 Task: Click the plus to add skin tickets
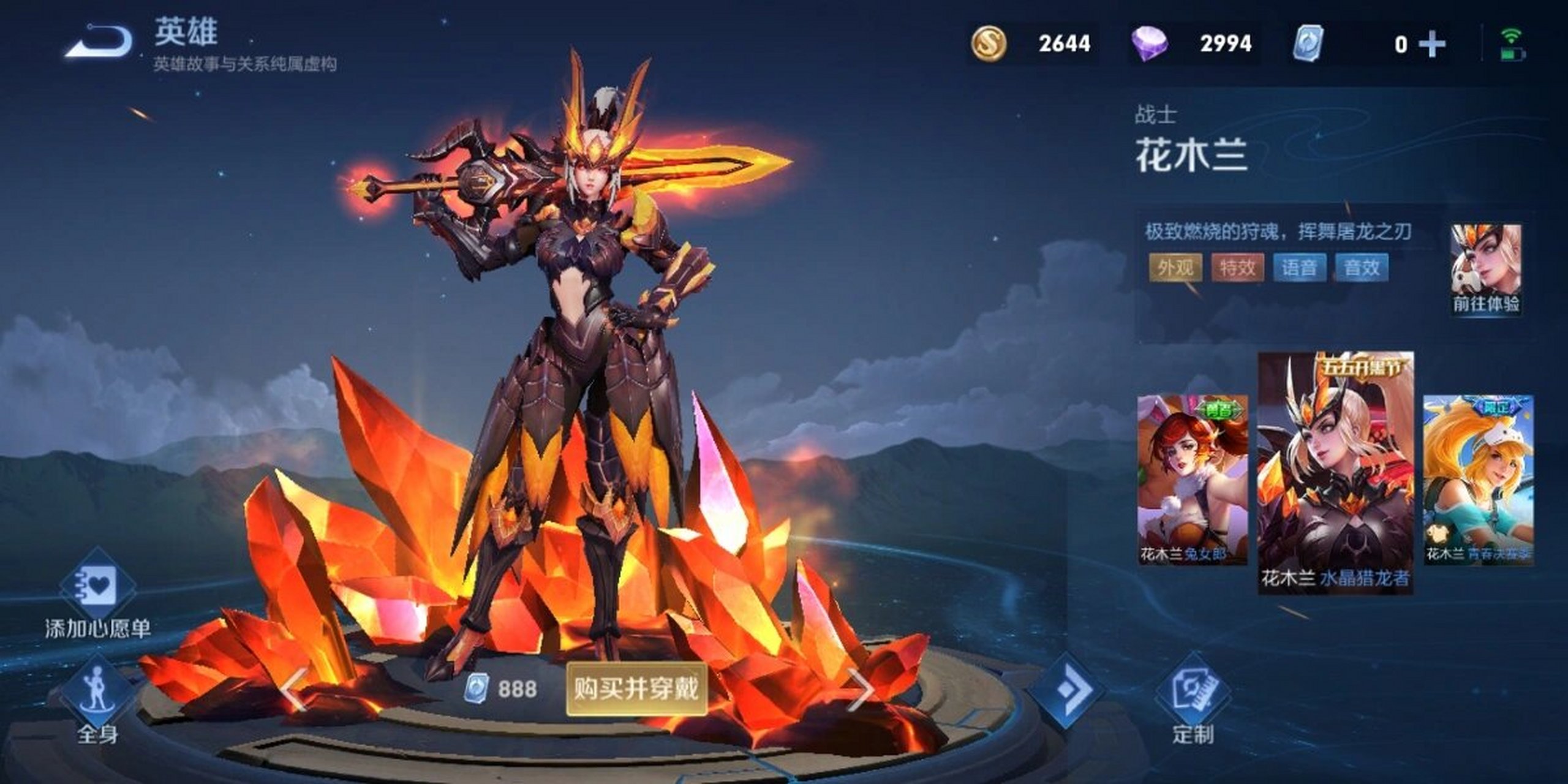click(x=1431, y=44)
